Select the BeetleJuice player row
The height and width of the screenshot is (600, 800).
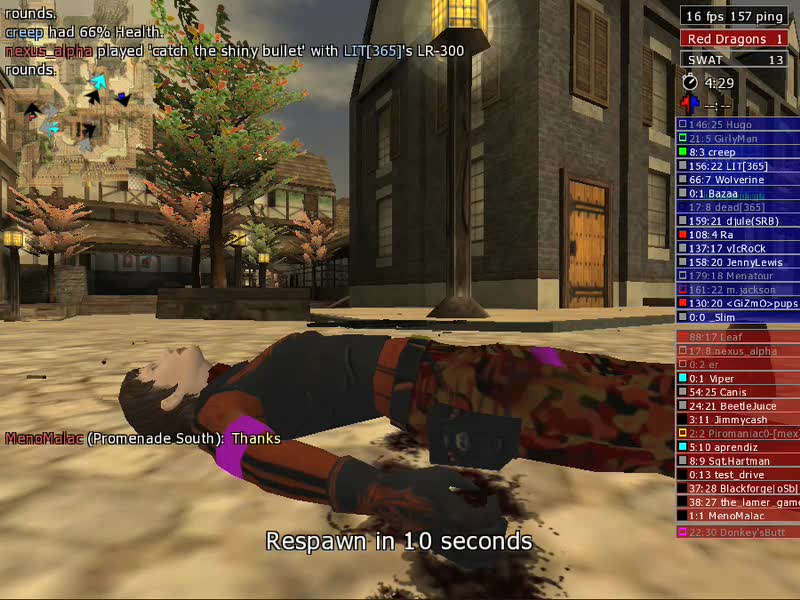[x=737, y=407]
